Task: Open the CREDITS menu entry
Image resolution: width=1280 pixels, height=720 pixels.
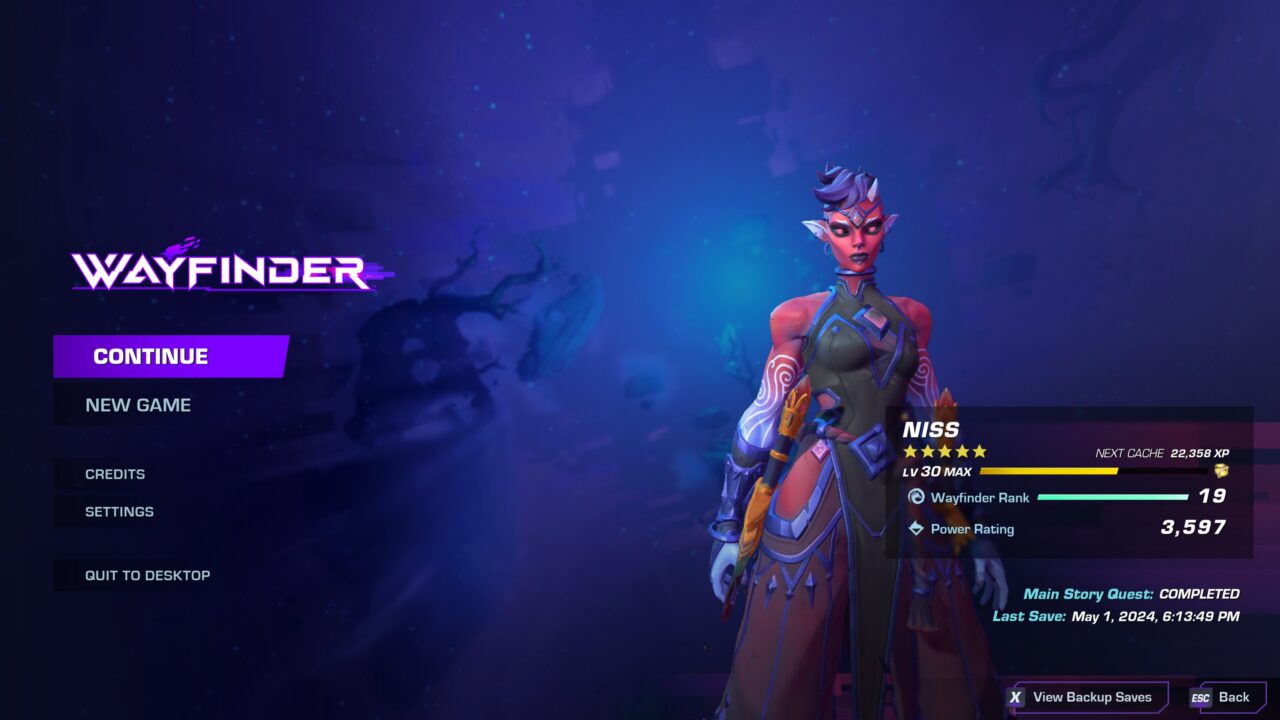Action: tap(116, 474)
